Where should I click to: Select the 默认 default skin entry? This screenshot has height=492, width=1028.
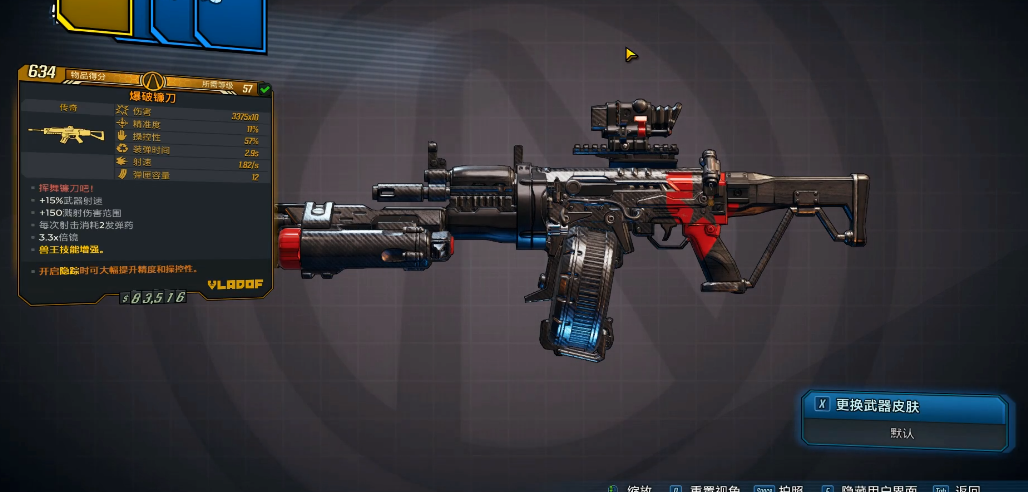pos(902,434)
